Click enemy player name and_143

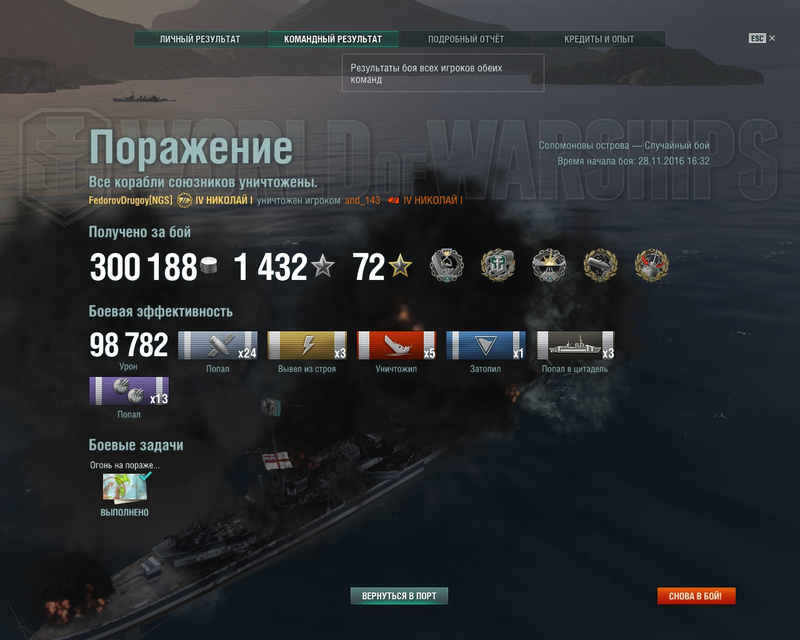[362, 200]
